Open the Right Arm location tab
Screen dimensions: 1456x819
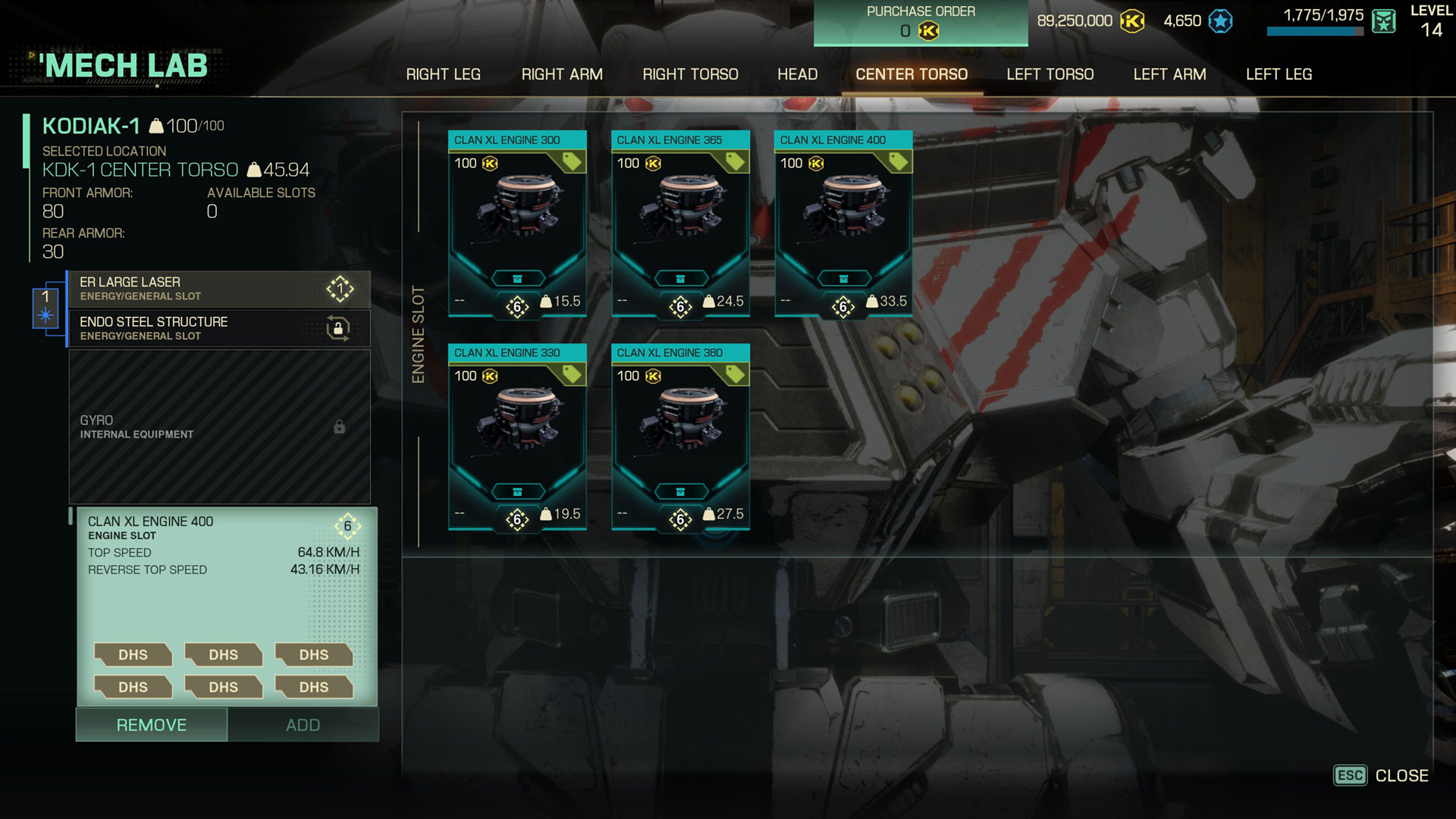coord(562,74)
